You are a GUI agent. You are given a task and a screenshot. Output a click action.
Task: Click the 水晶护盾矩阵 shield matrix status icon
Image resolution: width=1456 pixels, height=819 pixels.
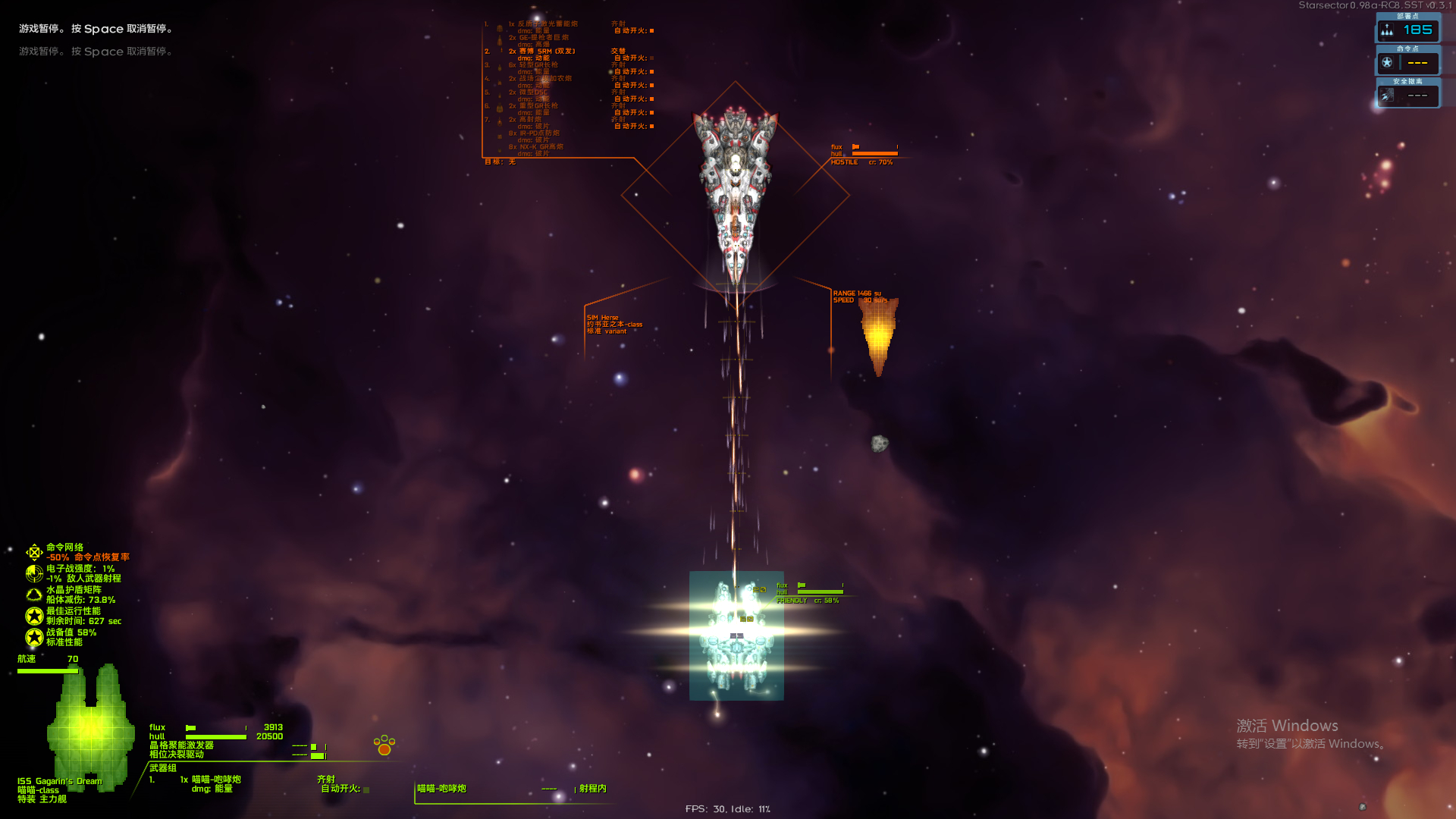[x=34, y=595]
